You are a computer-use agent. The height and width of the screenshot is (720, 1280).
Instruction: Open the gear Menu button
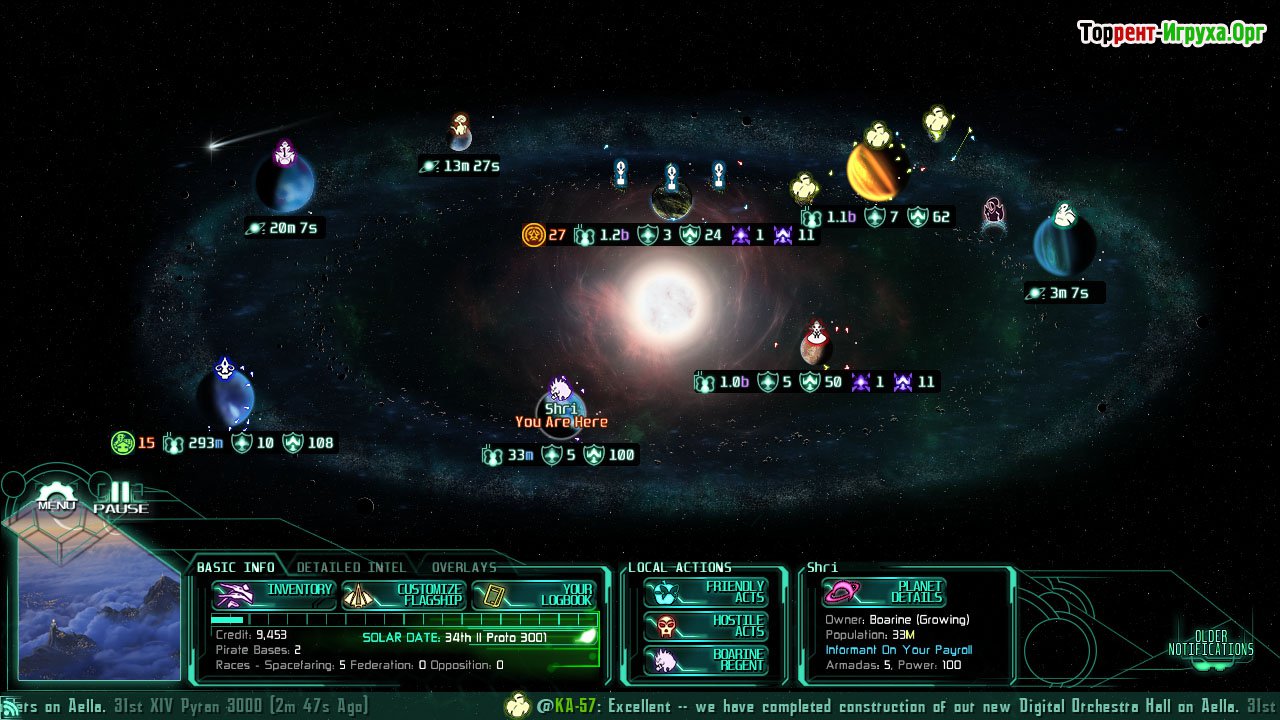coord(57,496)
